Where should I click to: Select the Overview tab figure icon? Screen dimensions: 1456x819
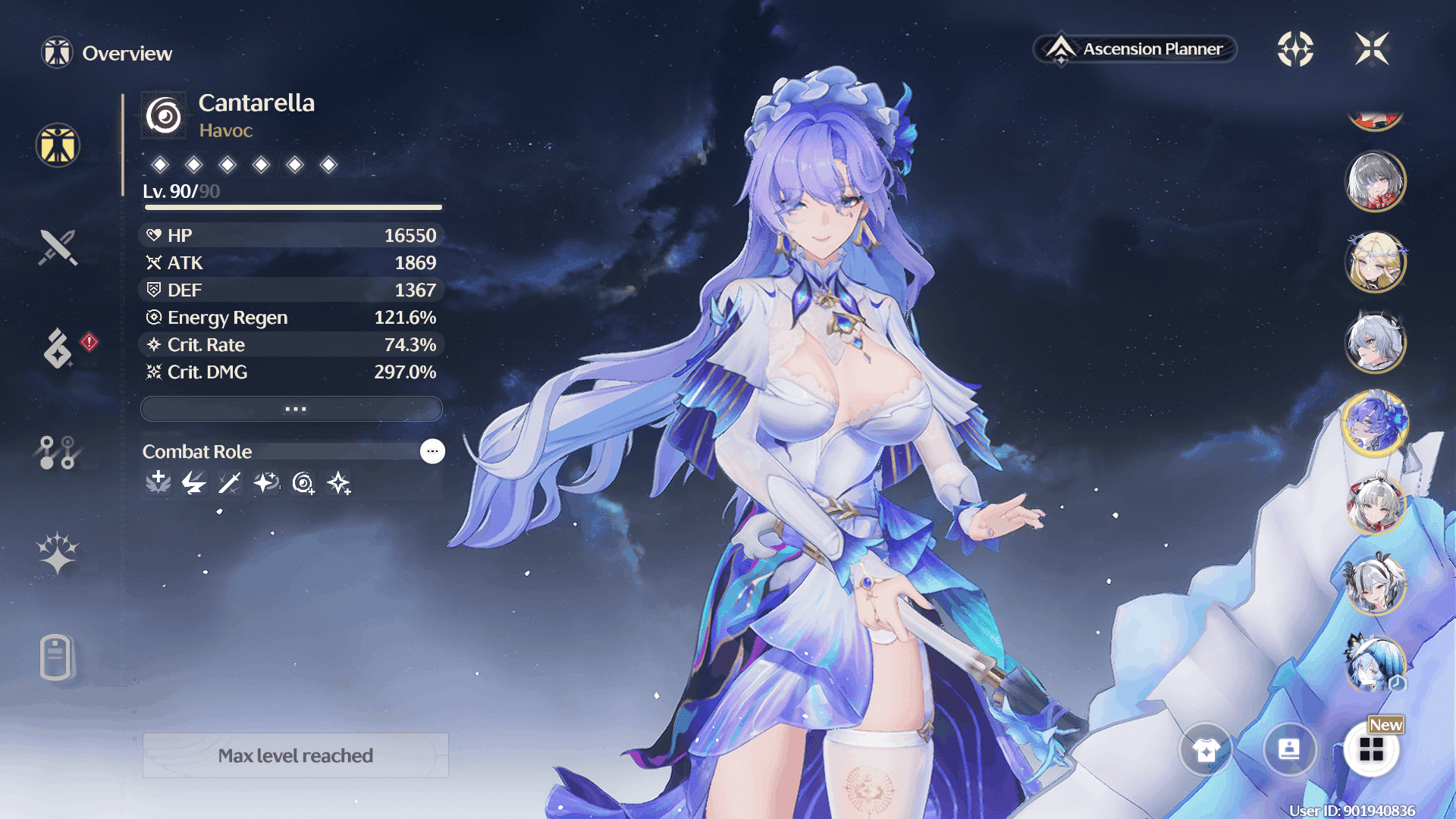58,145
